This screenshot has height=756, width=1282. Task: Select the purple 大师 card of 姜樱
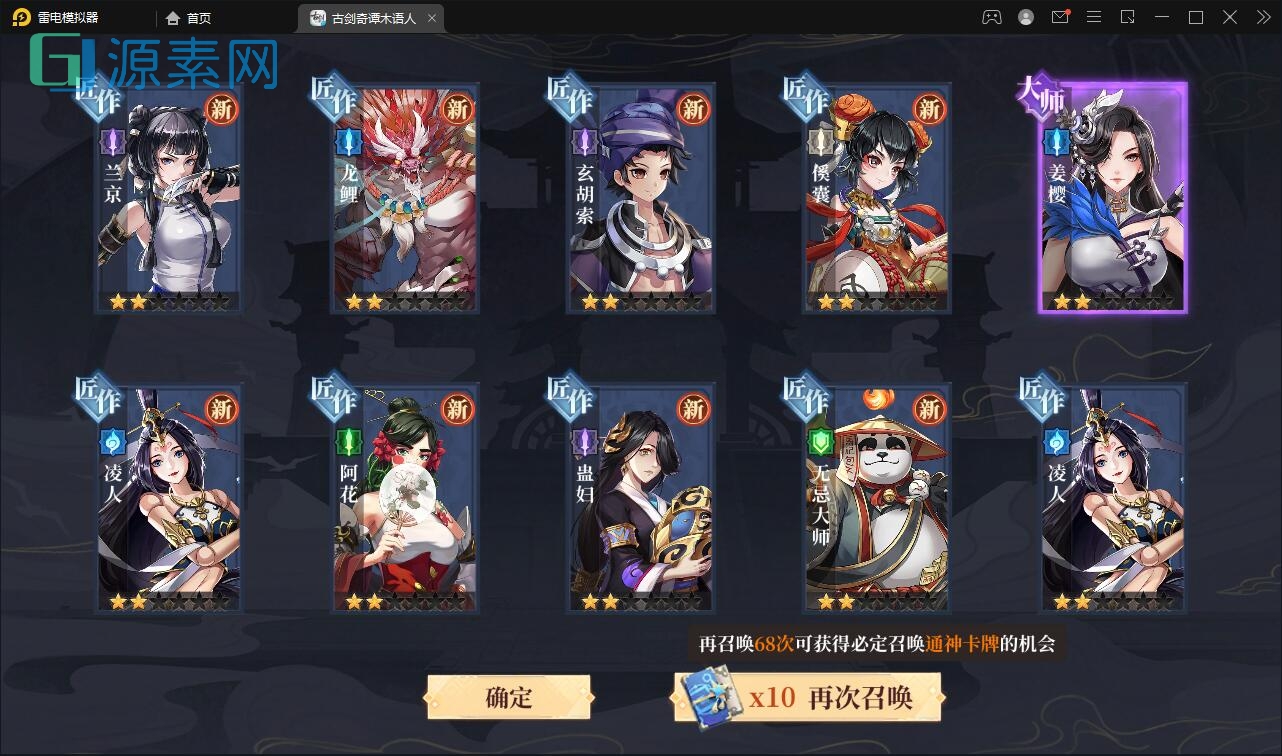coord(1112,200)
